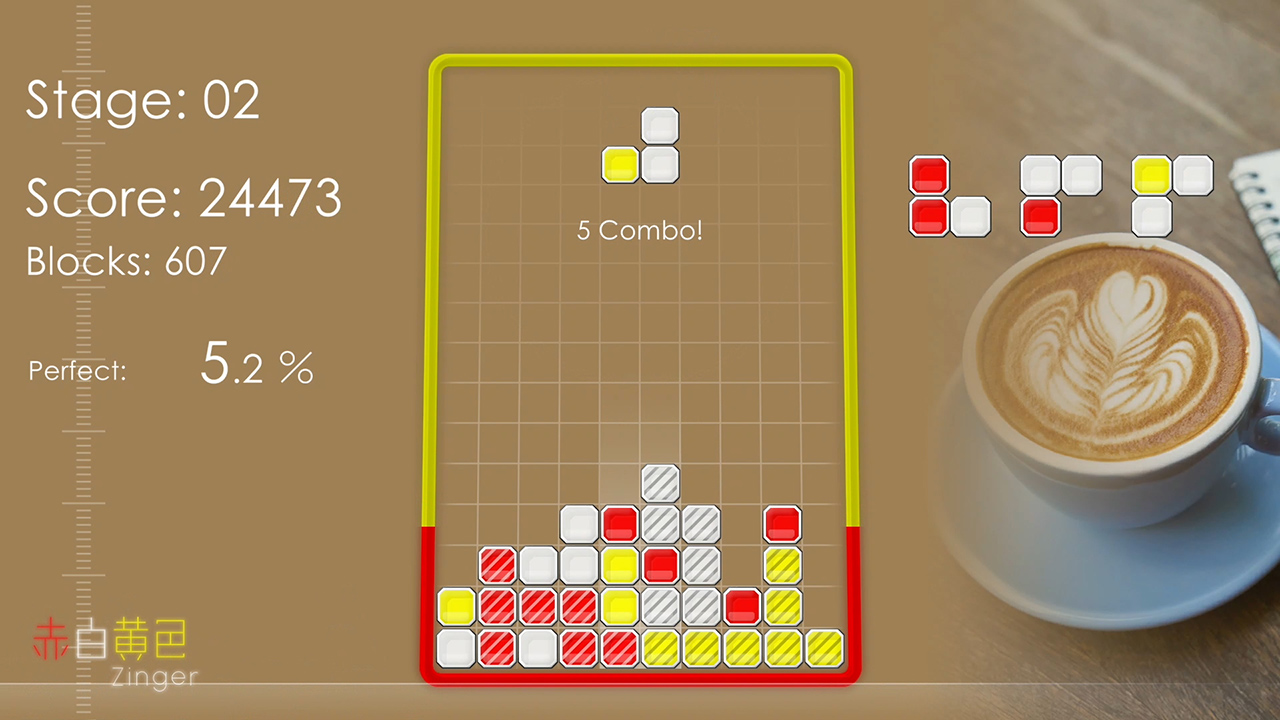The width and height of the screenshot is (1280, 720).
Task: Click the striped yellow block on the right stack
Action: coord(782,566)
